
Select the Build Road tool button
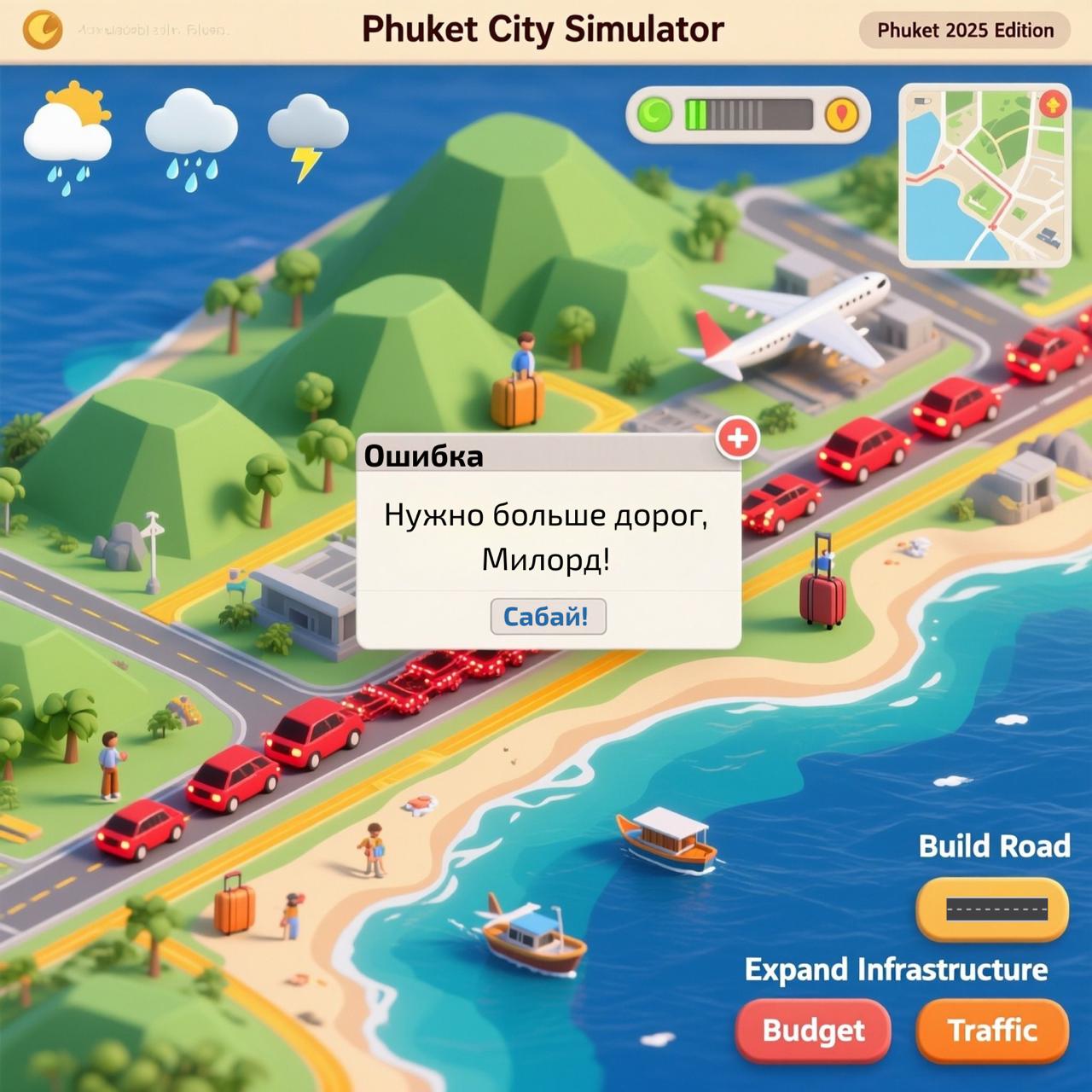pos(992,909)
